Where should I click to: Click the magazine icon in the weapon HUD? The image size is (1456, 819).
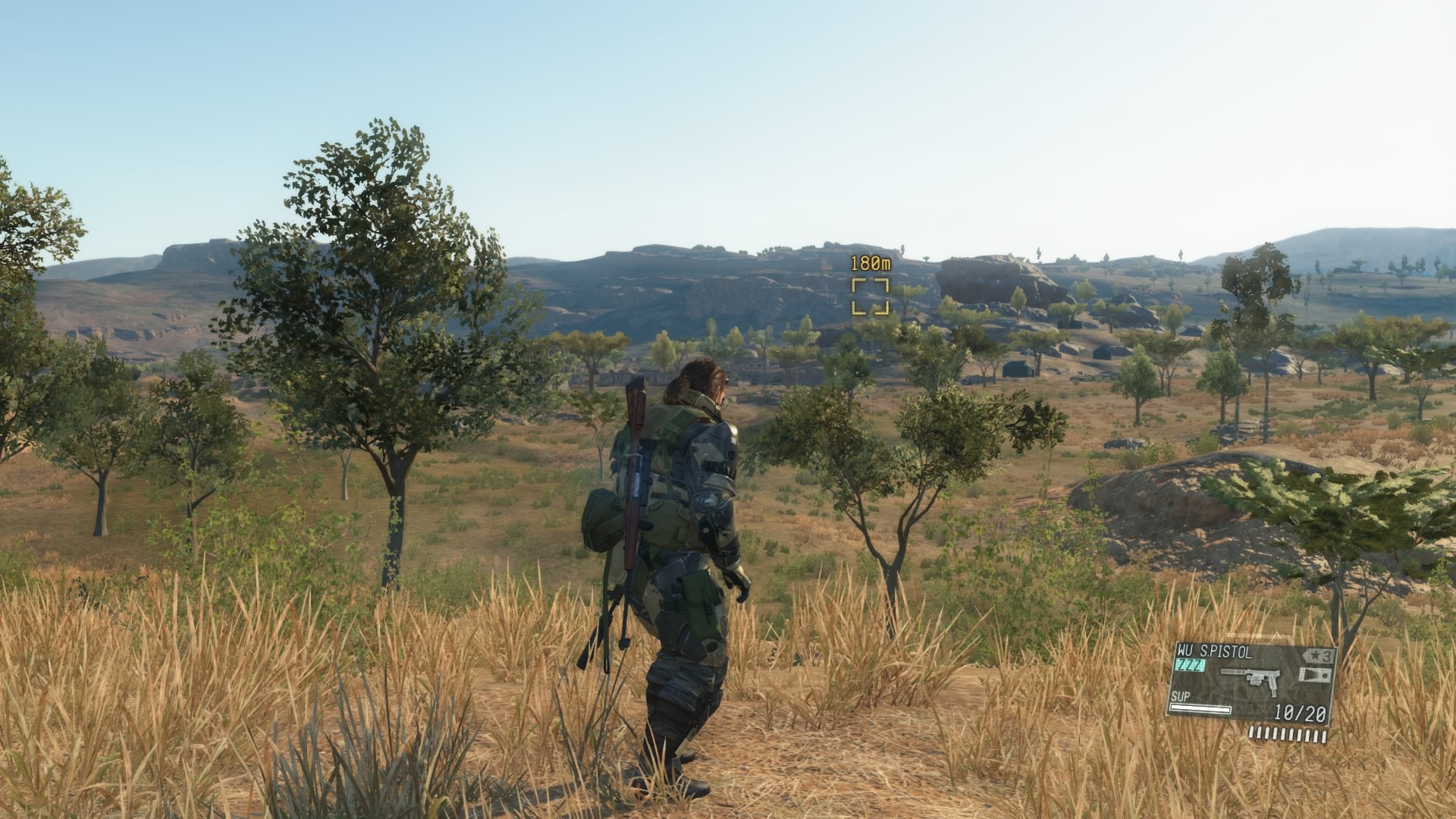(1315, 676)
